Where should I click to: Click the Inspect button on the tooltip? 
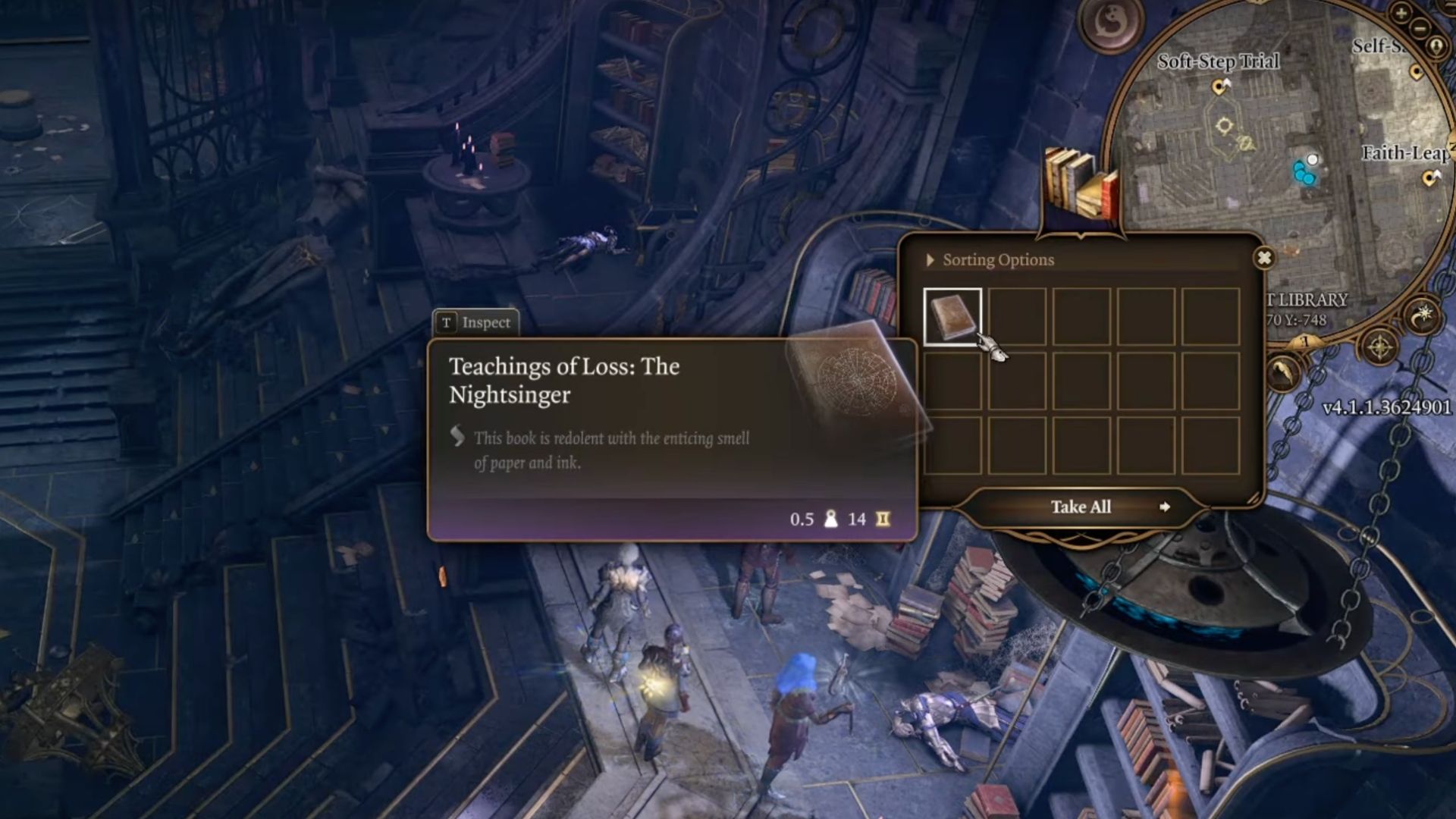476,322
